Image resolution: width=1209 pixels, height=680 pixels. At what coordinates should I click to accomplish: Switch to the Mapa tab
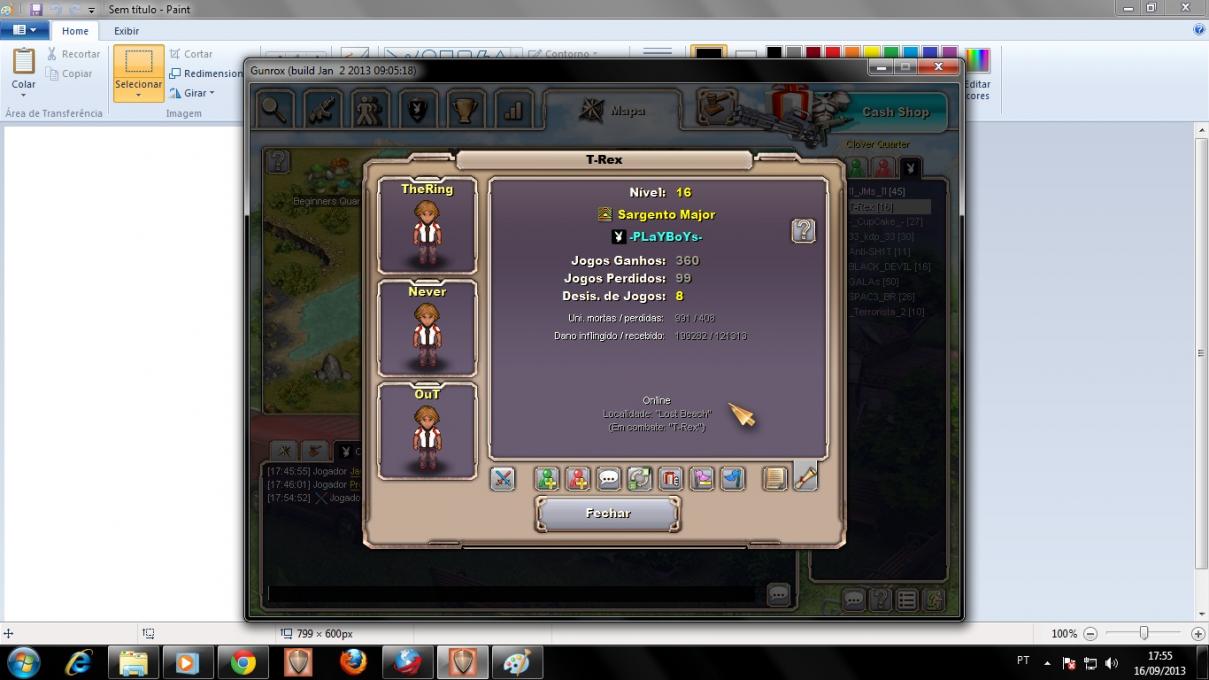614,111
